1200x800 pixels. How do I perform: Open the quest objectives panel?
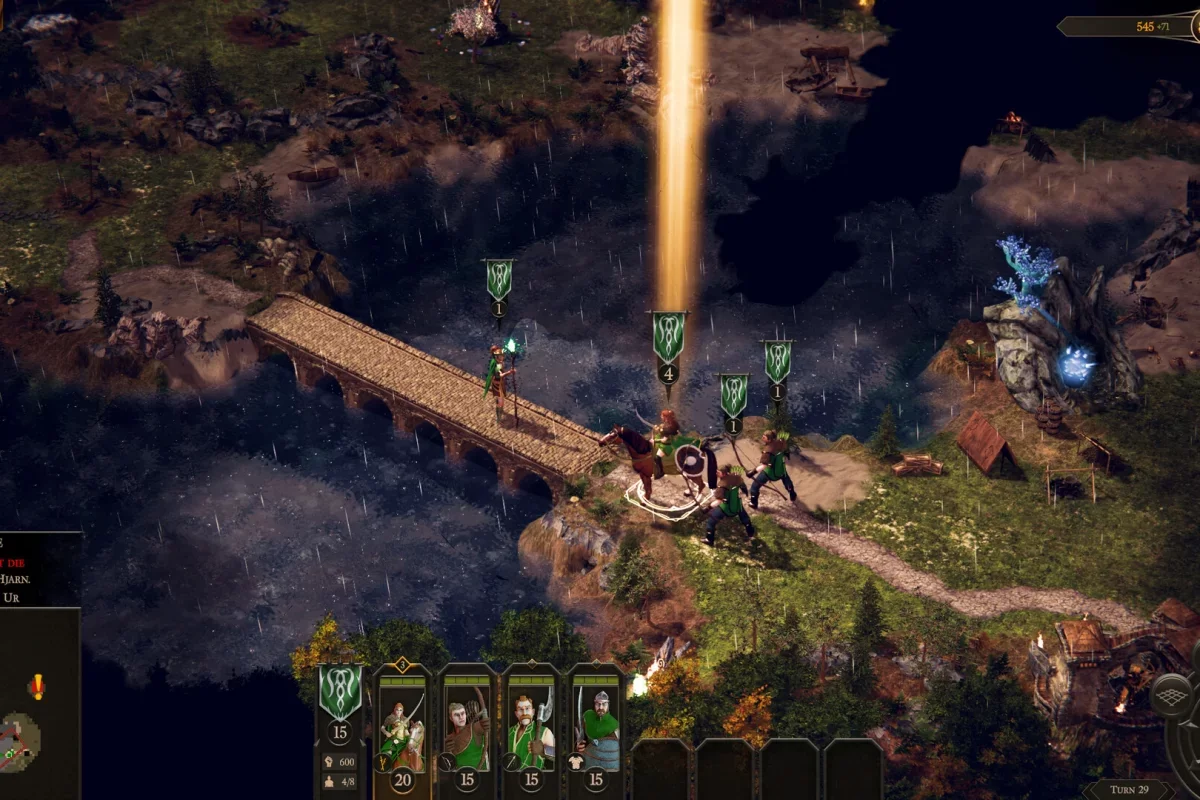[40, 568]
